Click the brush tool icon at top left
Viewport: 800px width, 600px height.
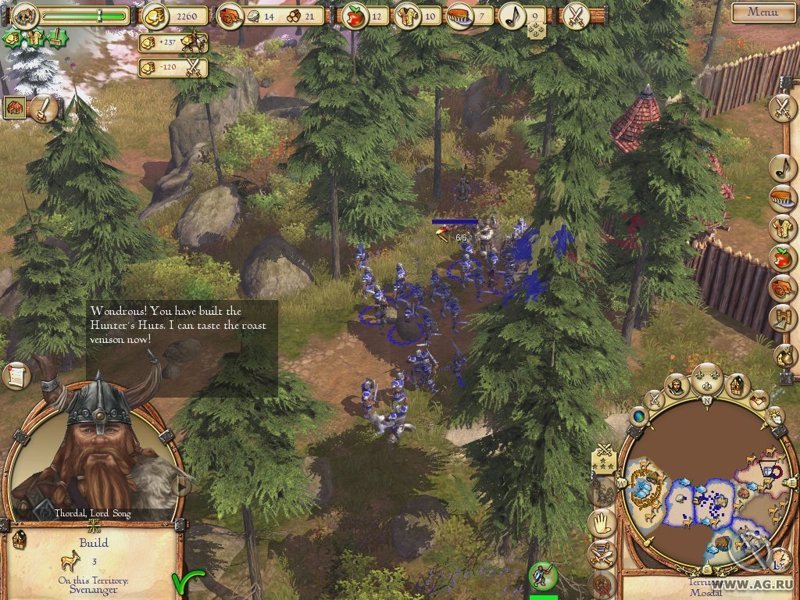point(43,108)
